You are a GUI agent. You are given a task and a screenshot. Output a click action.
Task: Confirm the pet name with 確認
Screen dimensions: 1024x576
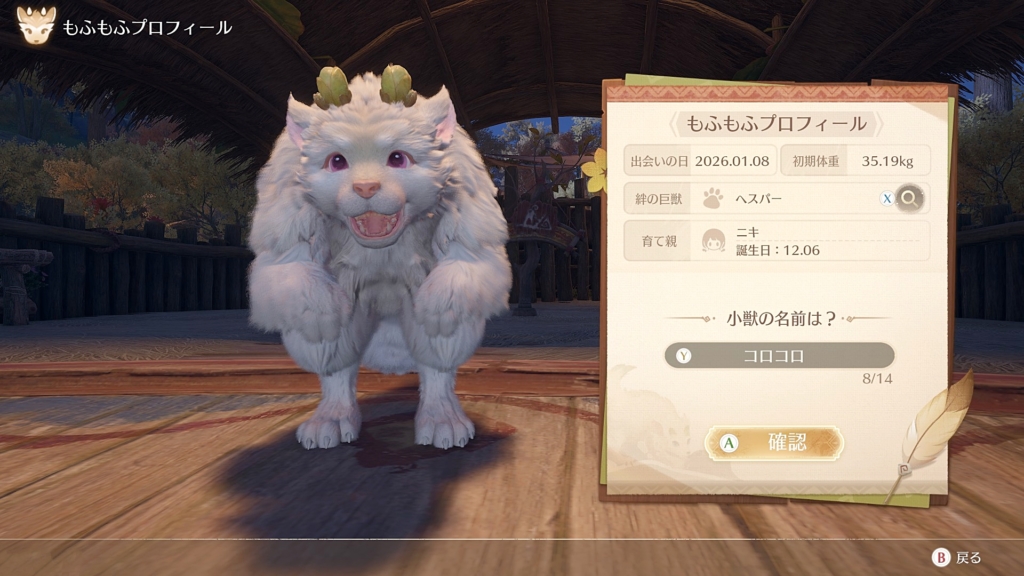[774, 443]
